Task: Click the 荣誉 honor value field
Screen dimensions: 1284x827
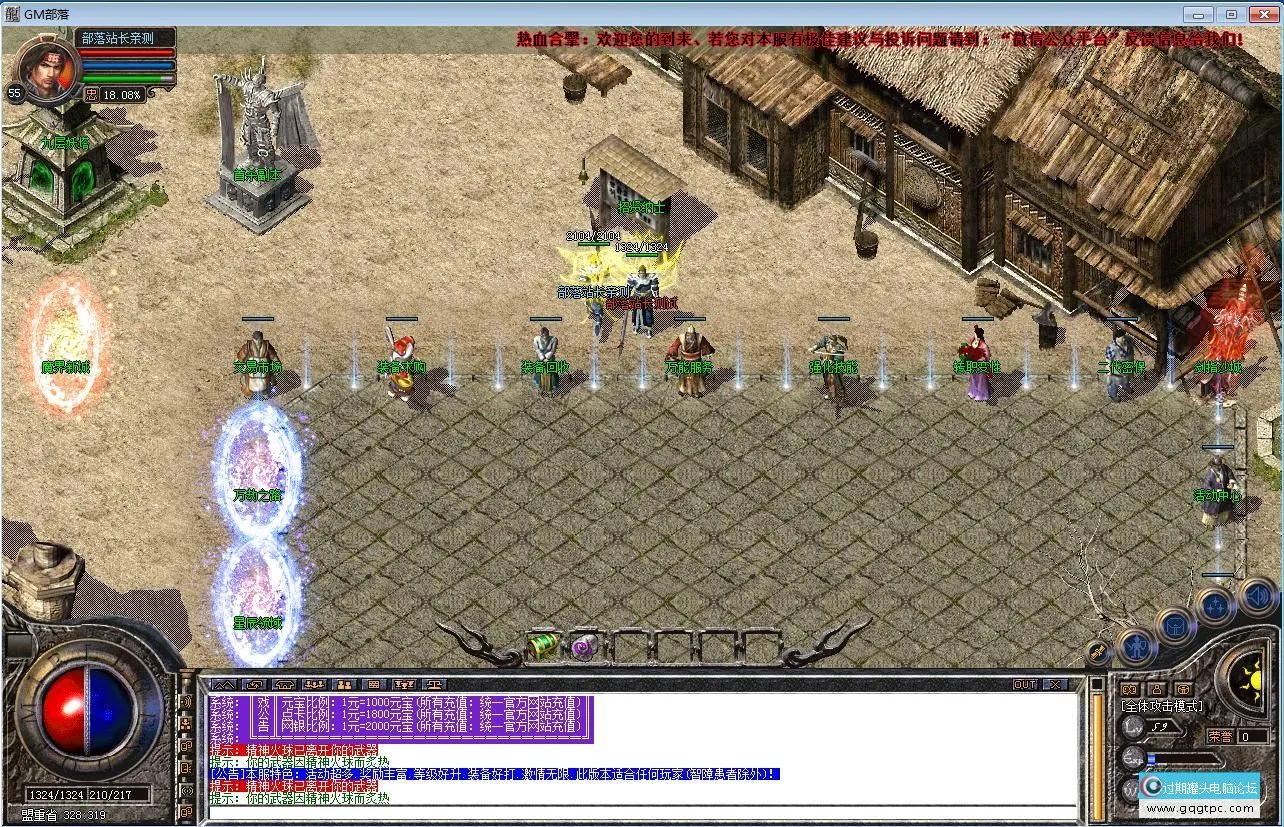Action: tap(1252, 738)
